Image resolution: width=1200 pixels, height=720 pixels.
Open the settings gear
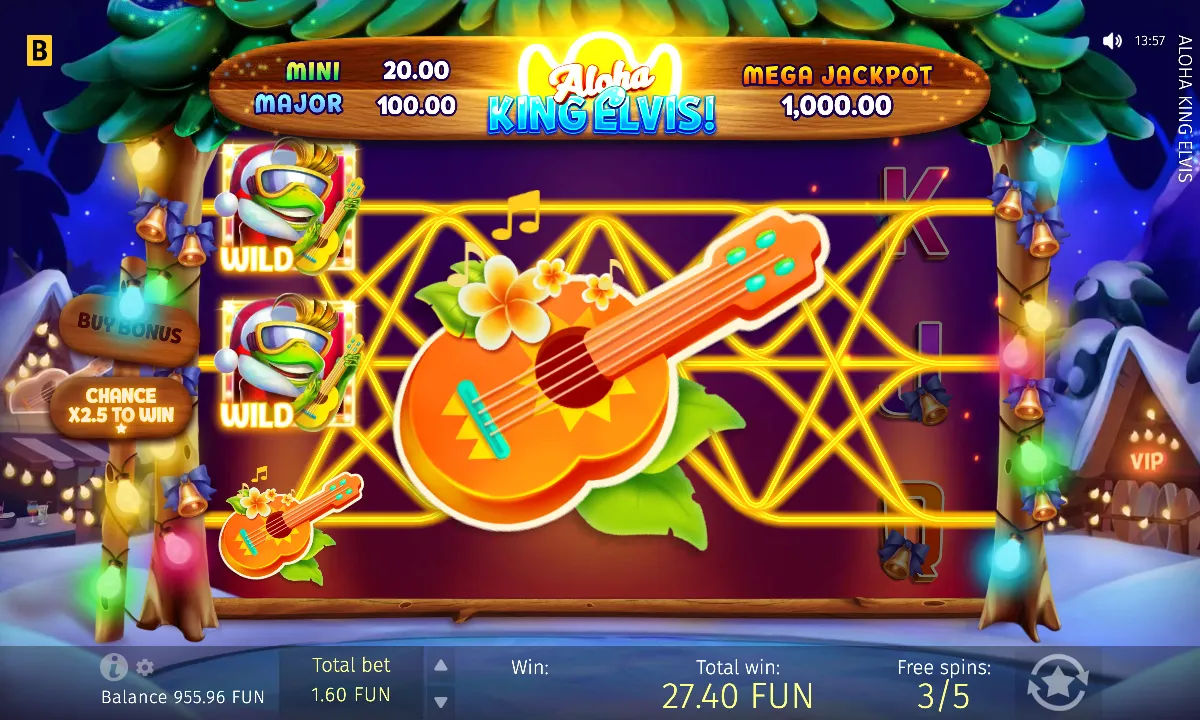[145, 667]
